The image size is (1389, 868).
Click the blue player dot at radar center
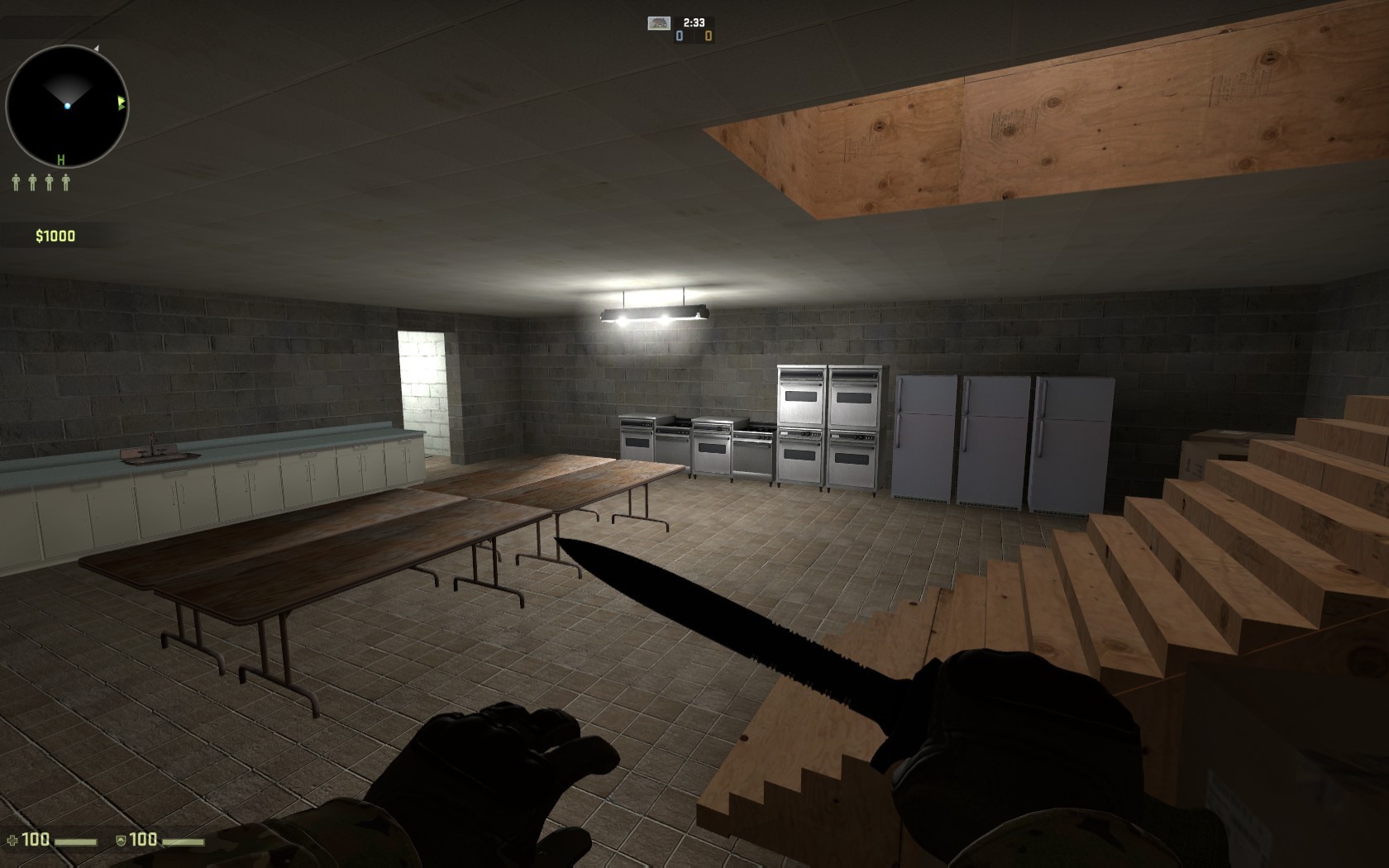pyautogui.click(x=68, y=107)
